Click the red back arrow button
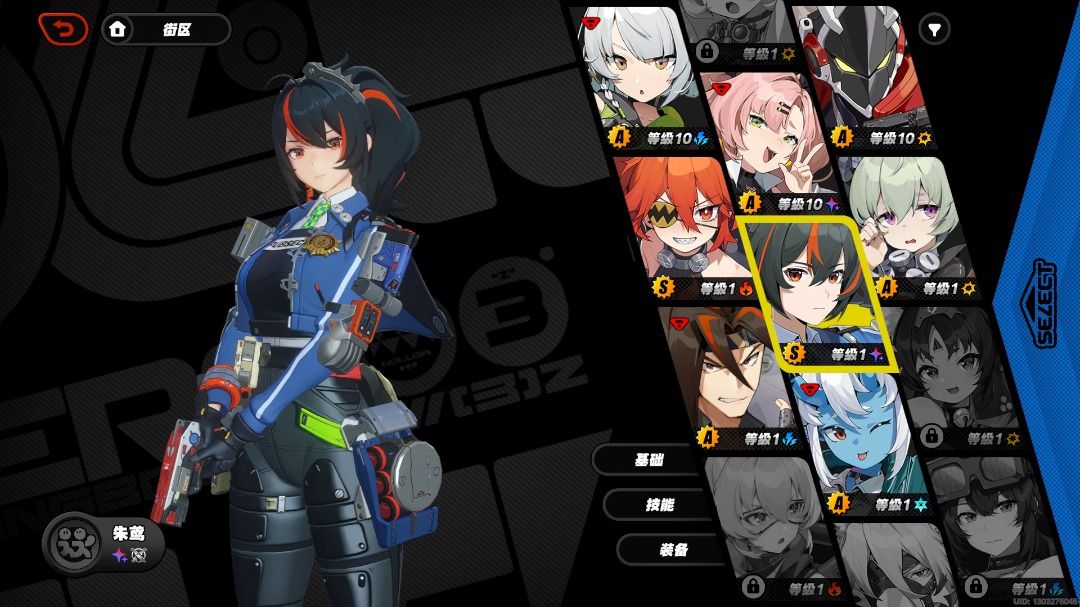 click(63, 28)
